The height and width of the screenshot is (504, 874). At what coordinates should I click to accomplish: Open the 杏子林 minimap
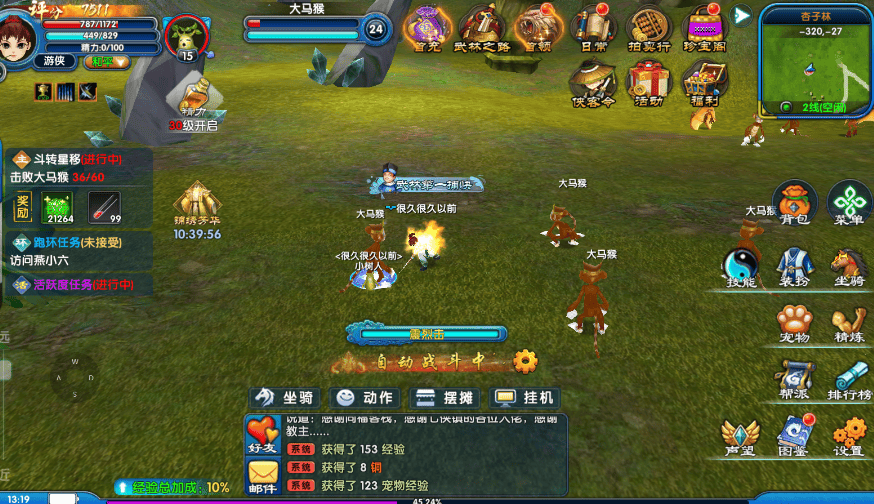point(815,60)
